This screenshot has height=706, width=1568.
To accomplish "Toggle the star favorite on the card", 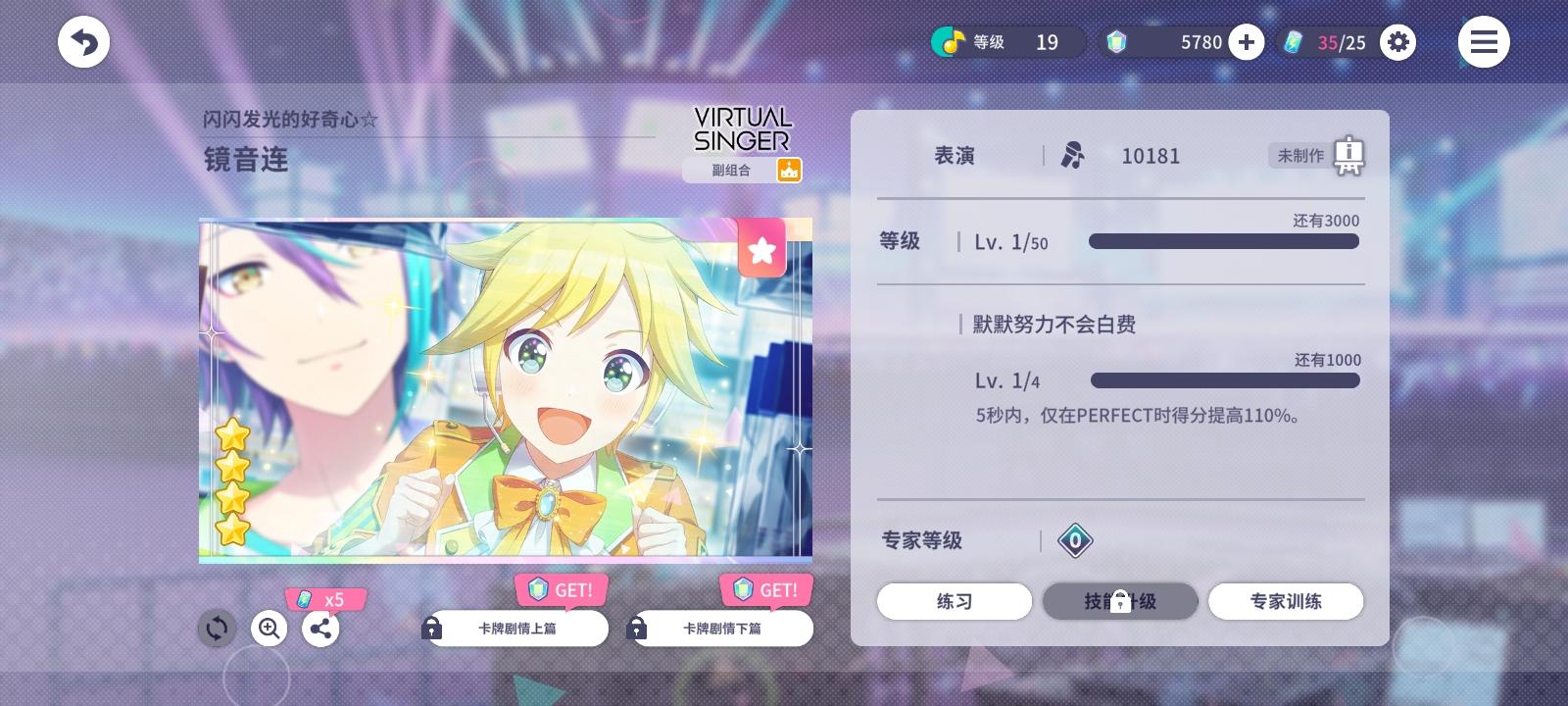I will [762, 249].
